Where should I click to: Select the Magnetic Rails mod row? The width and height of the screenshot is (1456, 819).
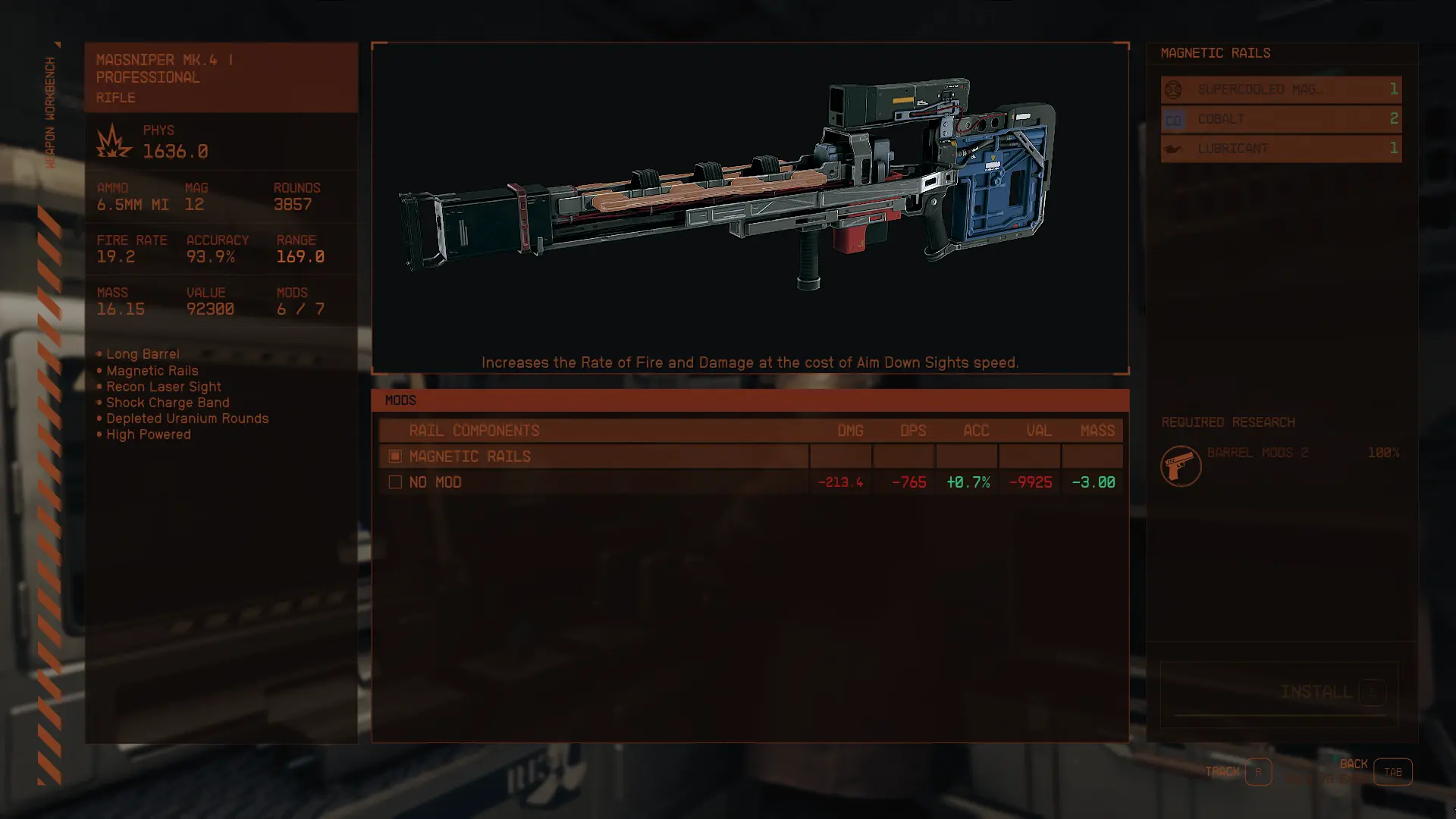pos(591,457)
